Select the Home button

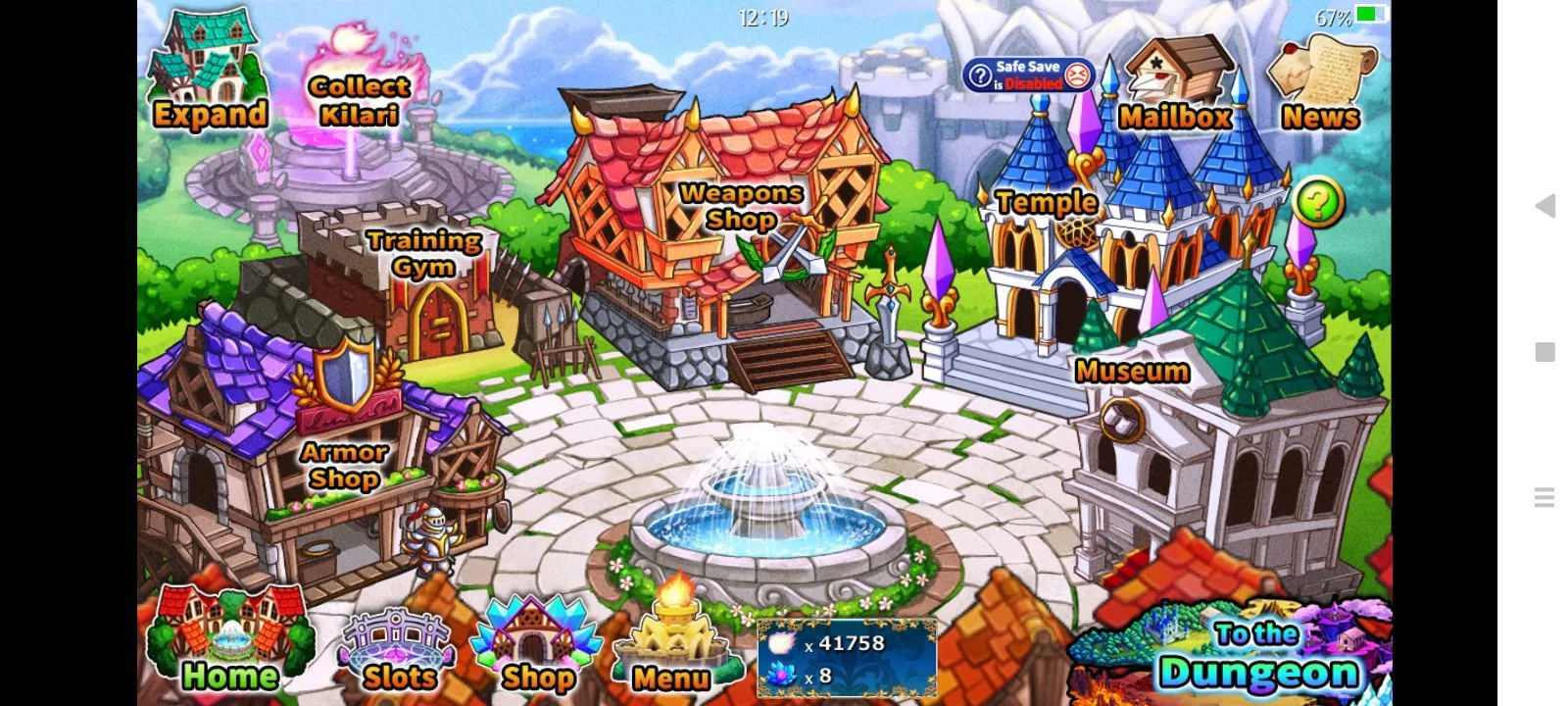click(x=229, y=645)
